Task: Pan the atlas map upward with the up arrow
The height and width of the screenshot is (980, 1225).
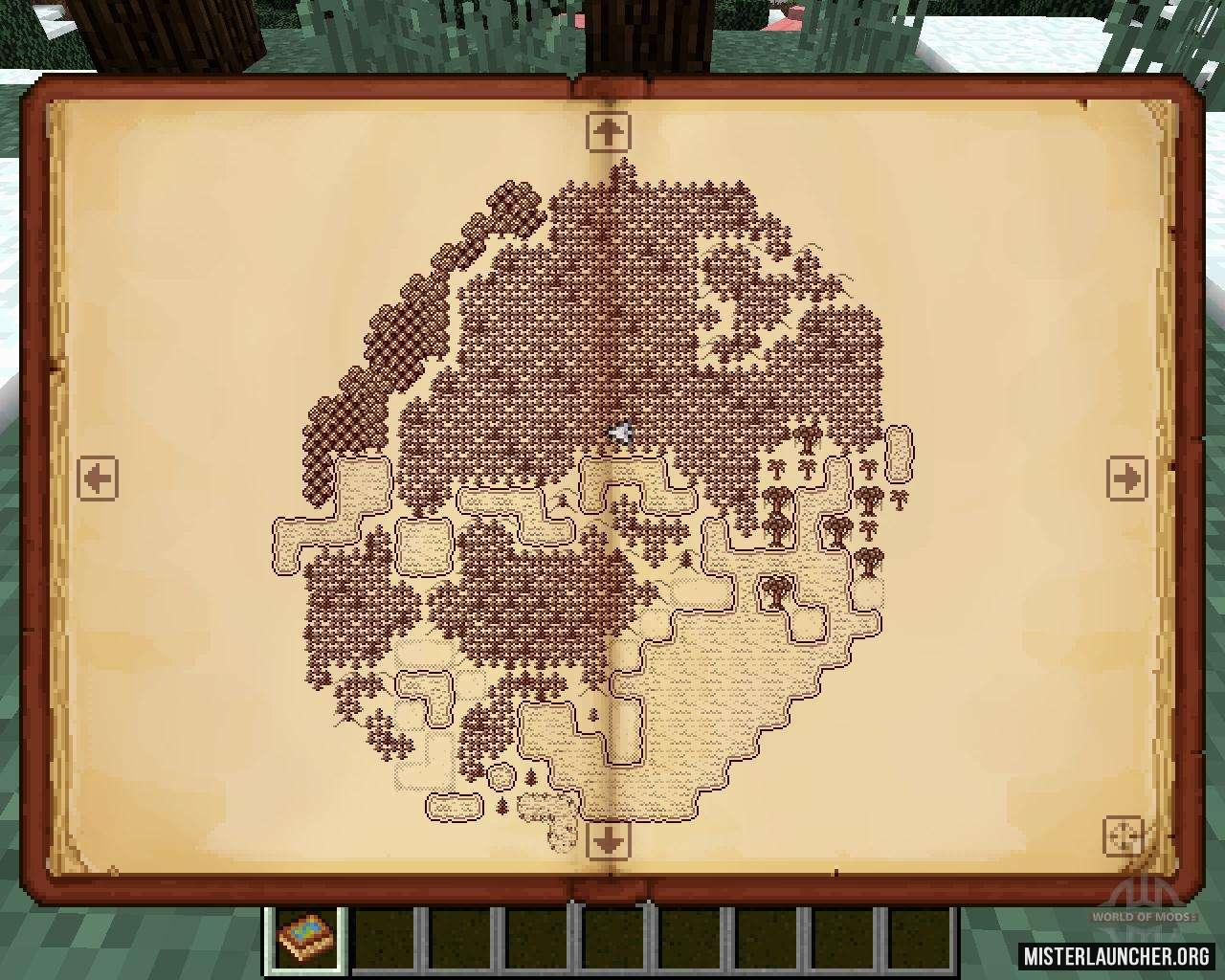Action: tap(609, 131)
